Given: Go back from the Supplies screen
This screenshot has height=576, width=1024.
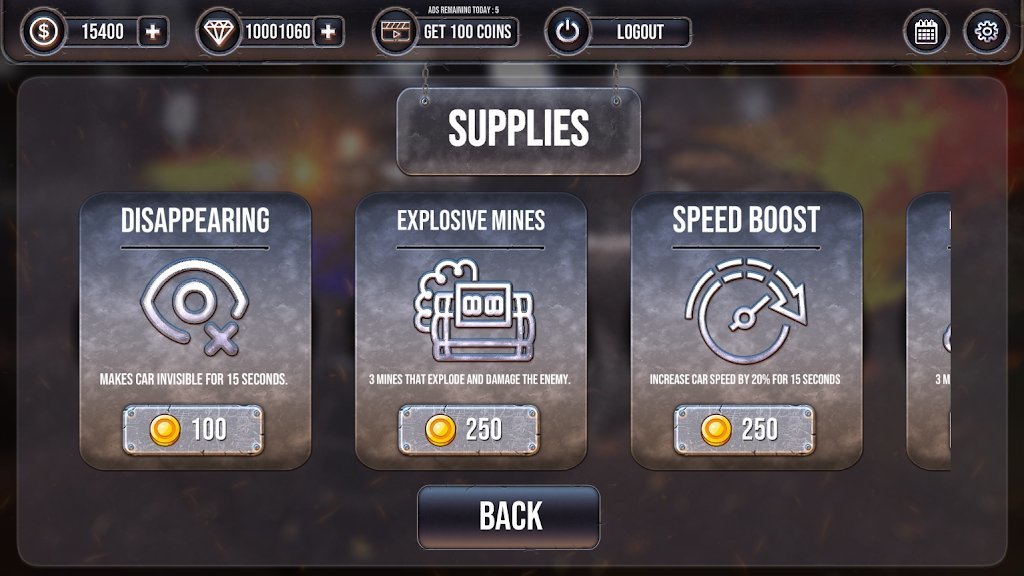Looking at the screenshot, I should 509,516.
